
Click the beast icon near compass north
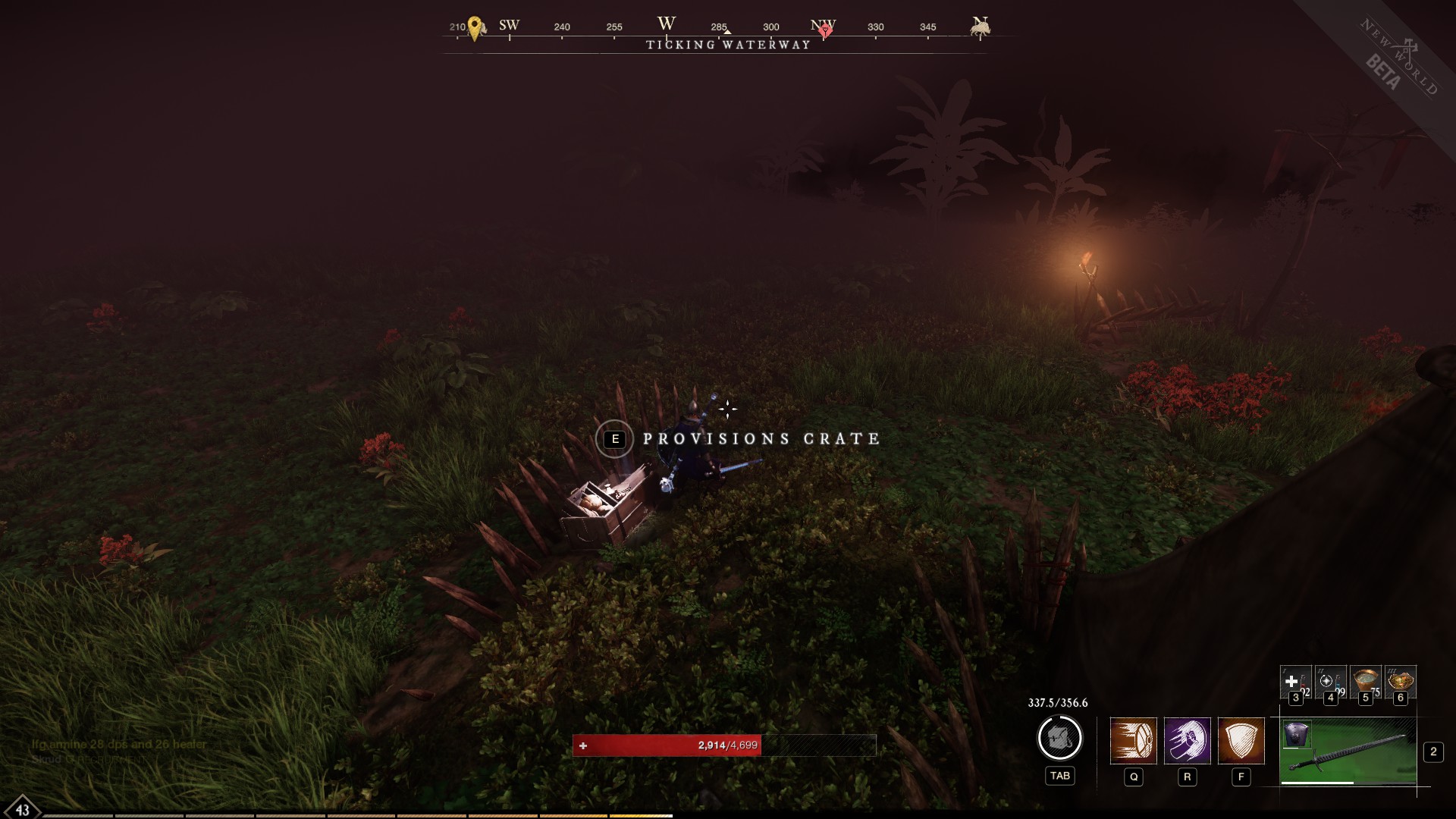point(979,27)
